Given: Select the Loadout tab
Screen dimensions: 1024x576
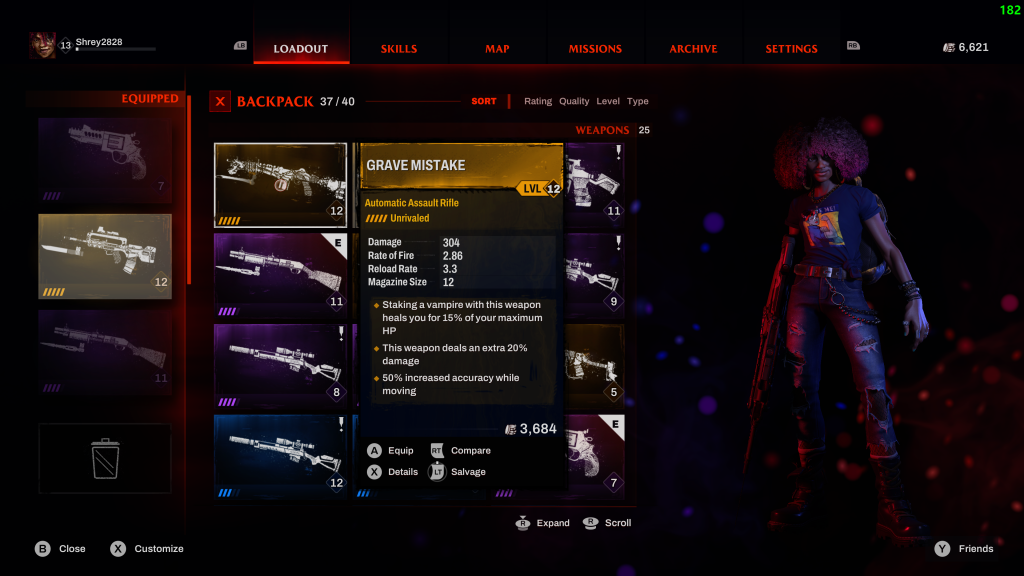Looking at the screenshot, I should coord(301,49).
